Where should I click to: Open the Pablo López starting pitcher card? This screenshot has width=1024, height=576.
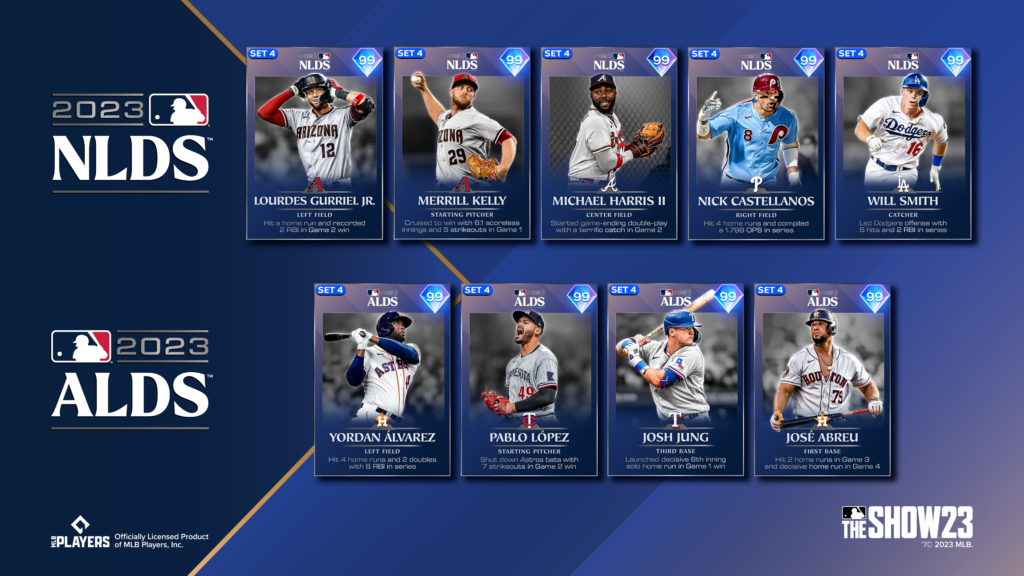(529, 379)
